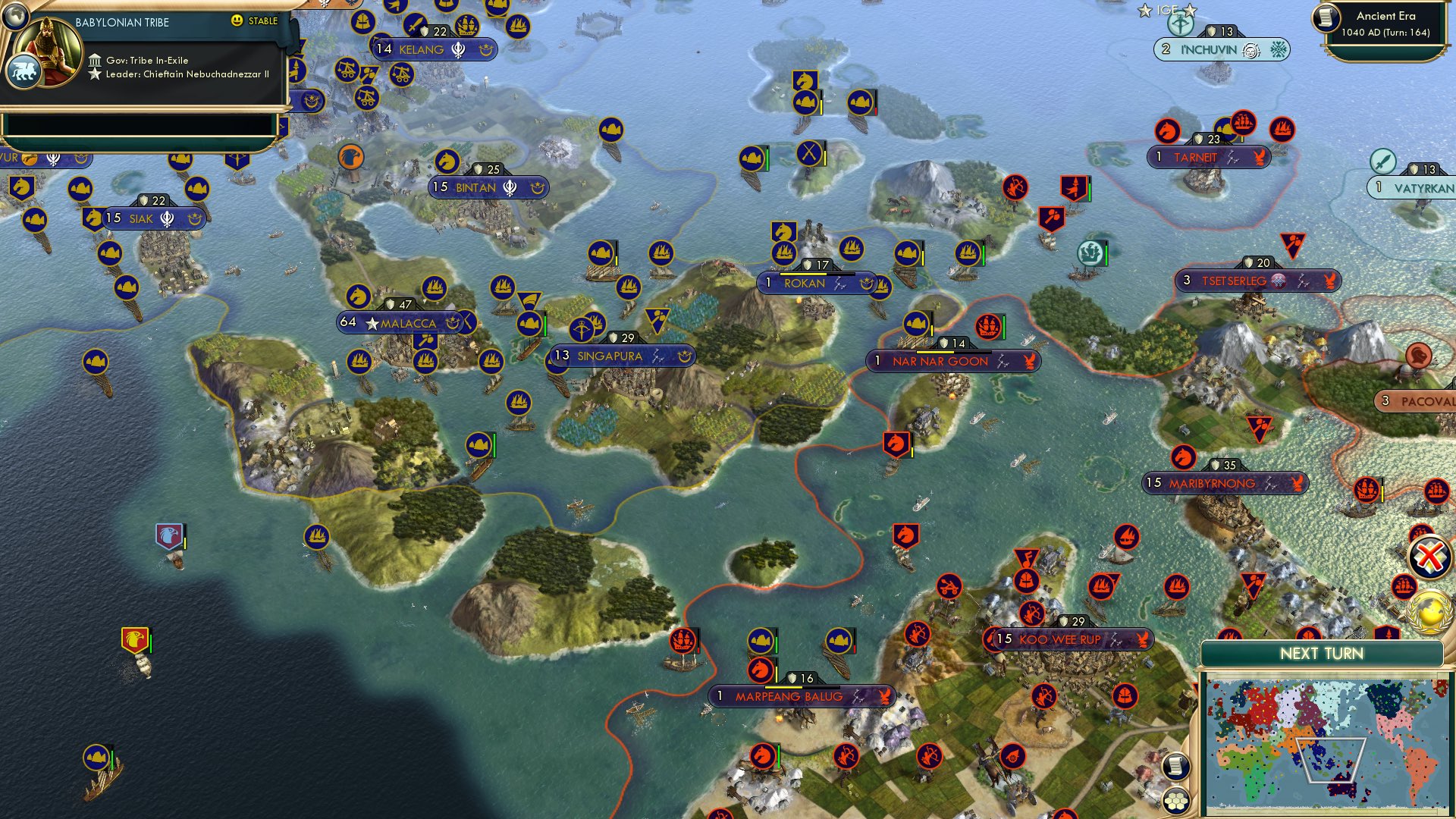Toggle hex strategic view below the minimap
Viewport: 1456px width, 819px height.
coord(1176,800)
